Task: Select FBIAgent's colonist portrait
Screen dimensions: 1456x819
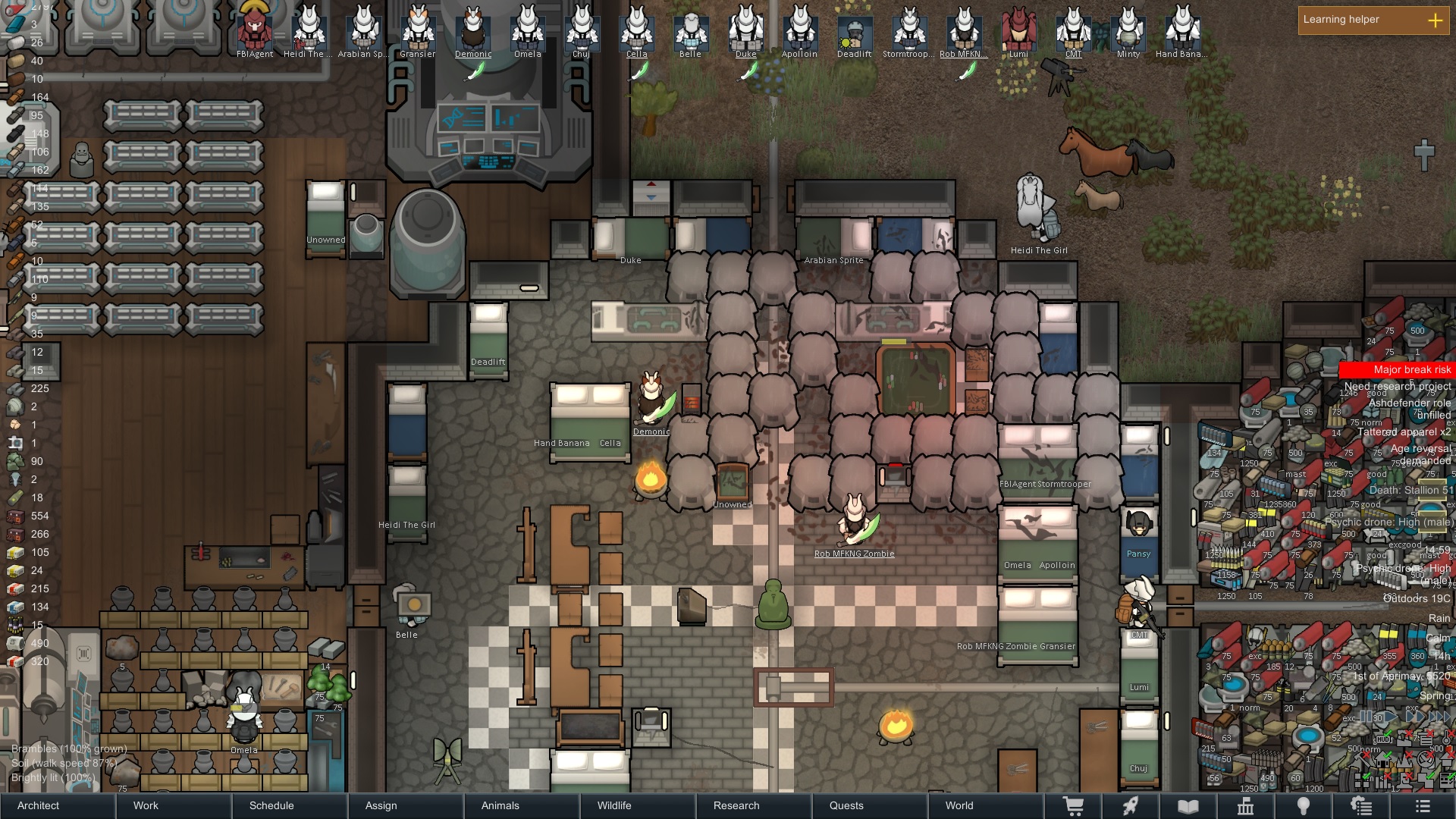Action: [255, 30]
